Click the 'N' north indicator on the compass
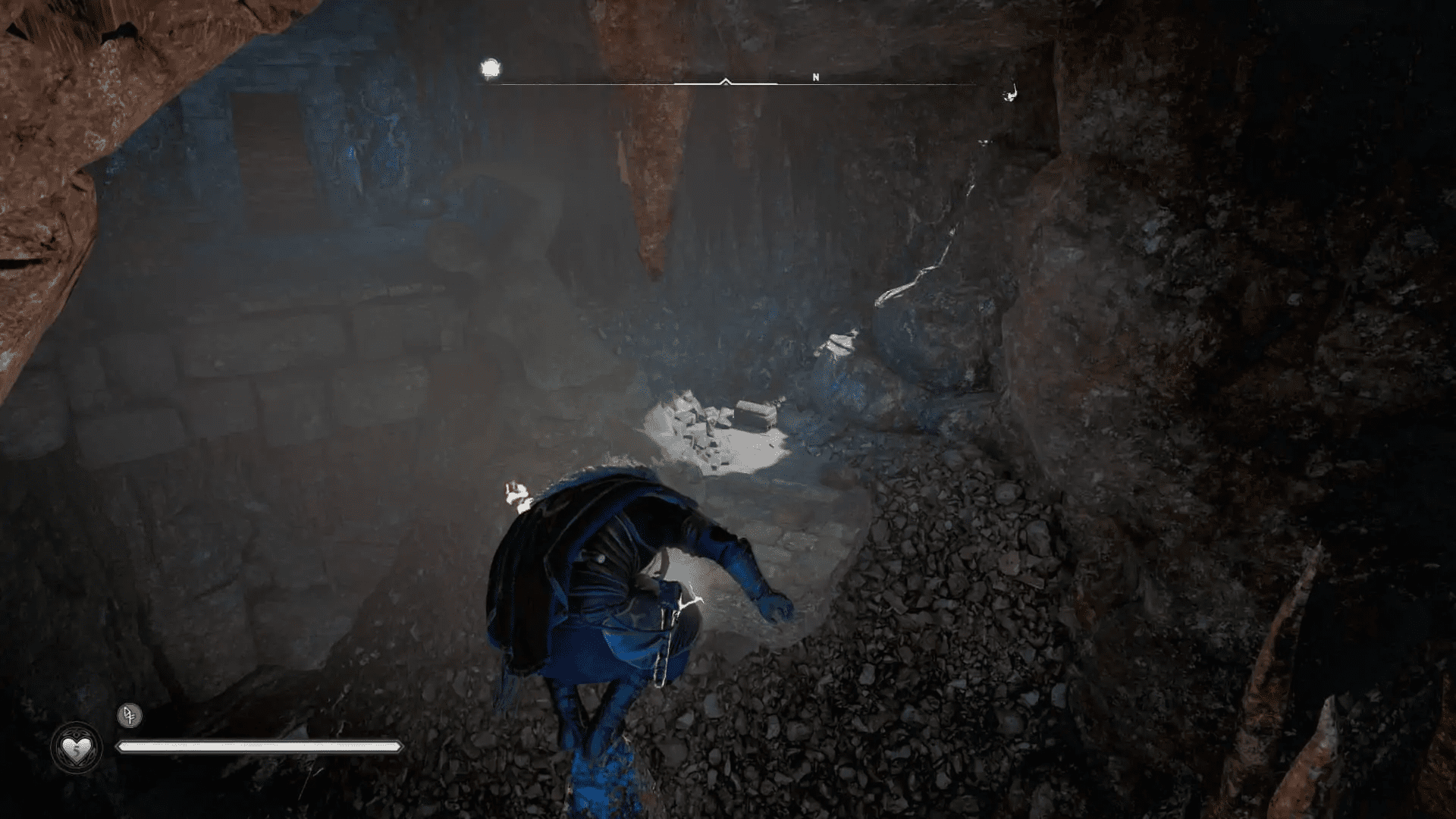The image size is (1456, 819). [x=815, y=77]
